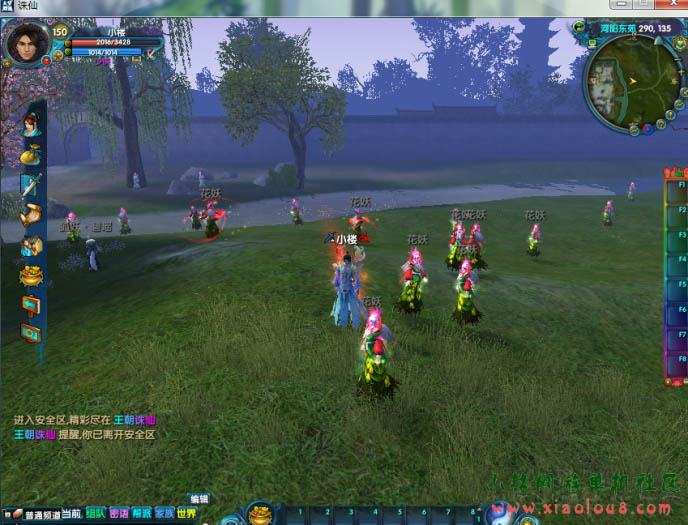
Task: Switch to the 家族 family chat tab
Action: click(164, 514)
